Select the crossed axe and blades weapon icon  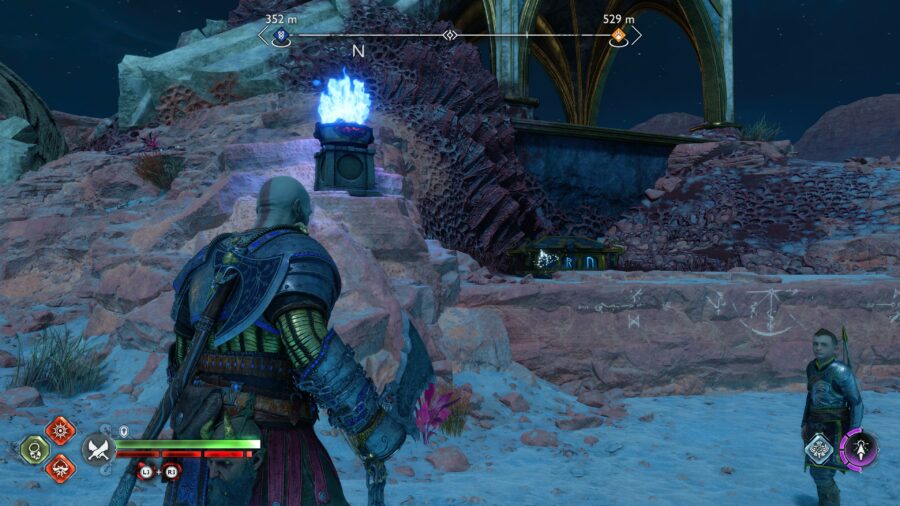coord(98,449)
